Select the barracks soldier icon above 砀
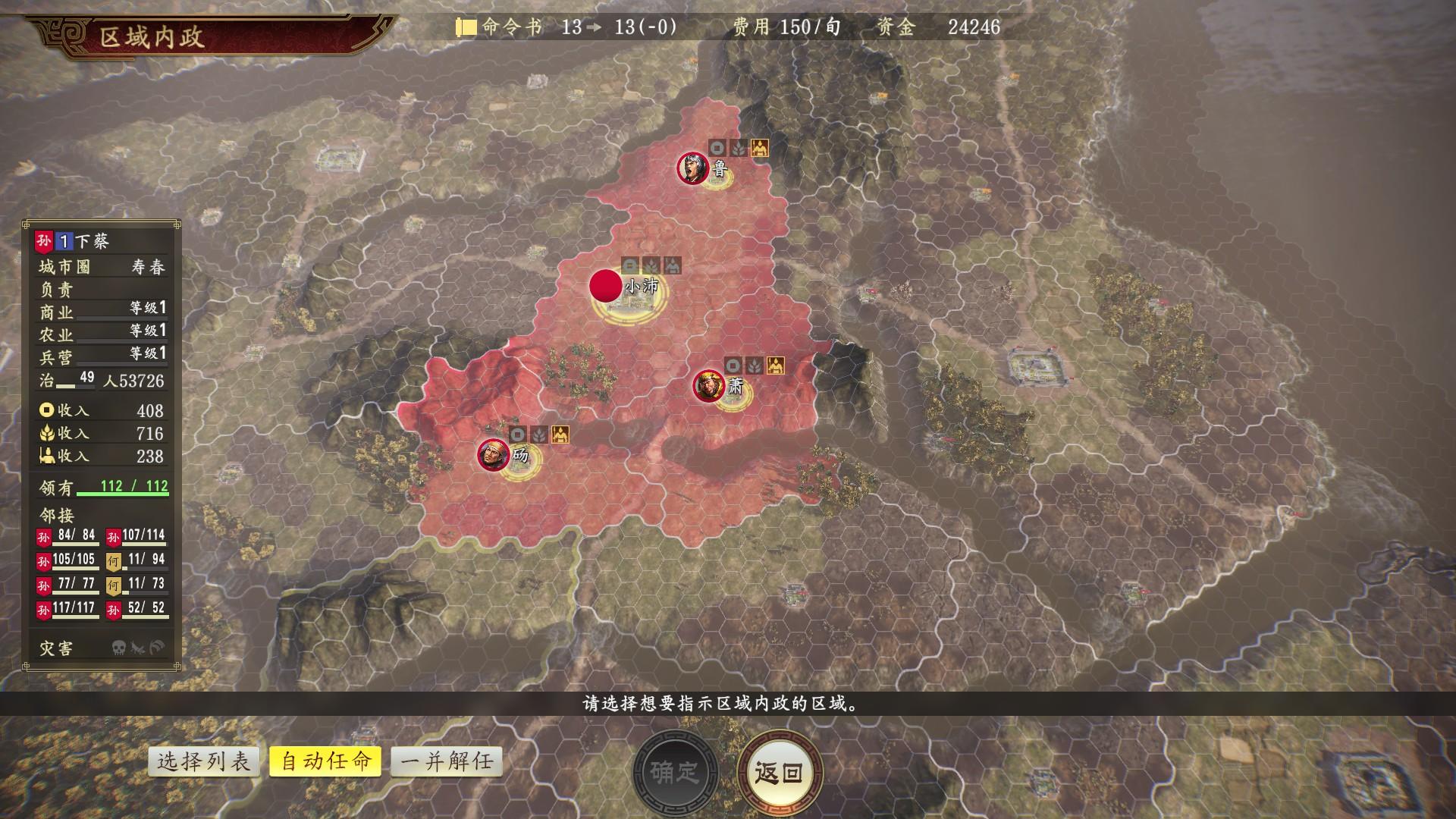Image resolution: width=1456 pixels, height=819 pixels. coord(560,435)
